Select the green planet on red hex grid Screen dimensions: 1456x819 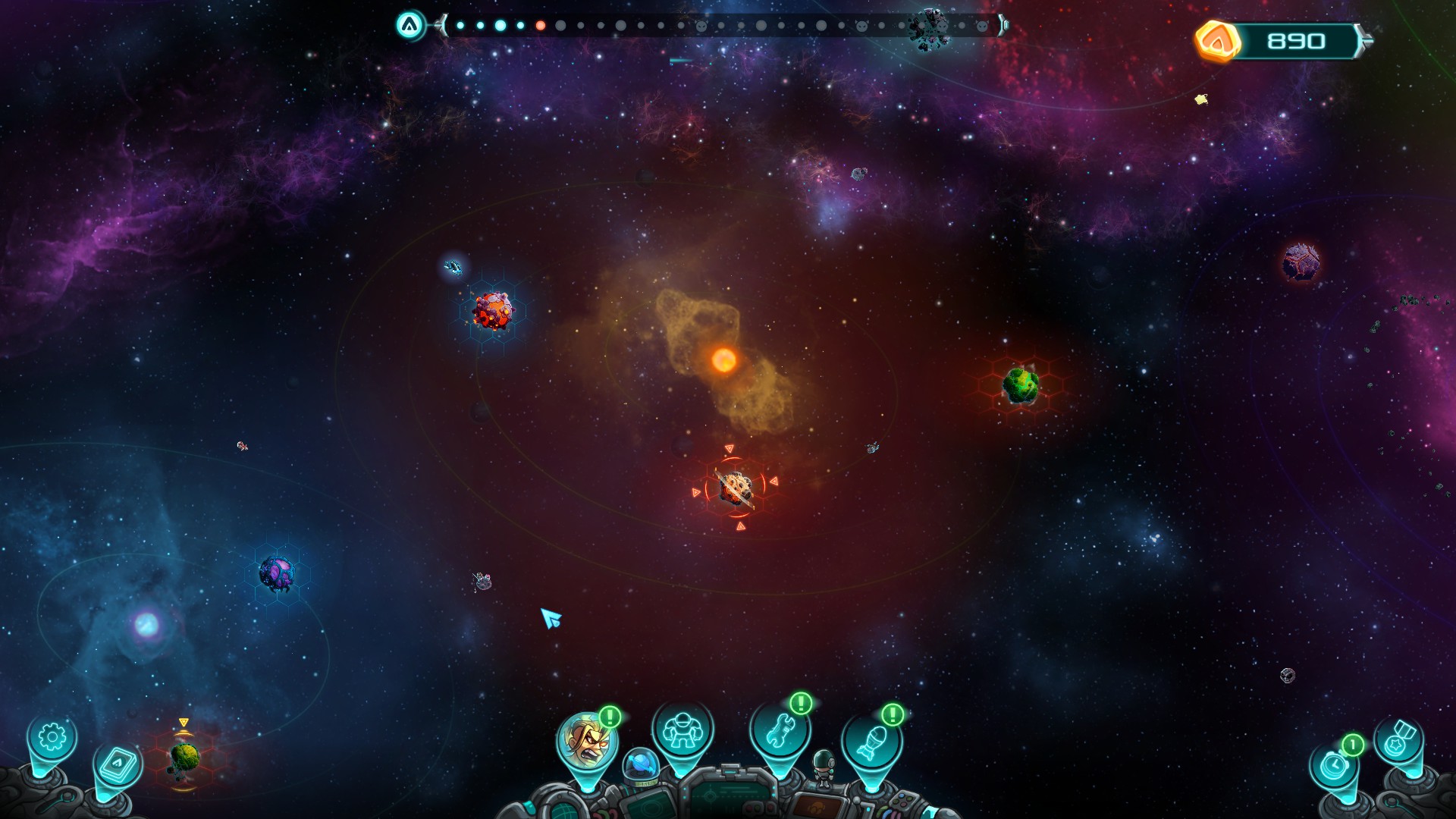[x=1021, y=384]
